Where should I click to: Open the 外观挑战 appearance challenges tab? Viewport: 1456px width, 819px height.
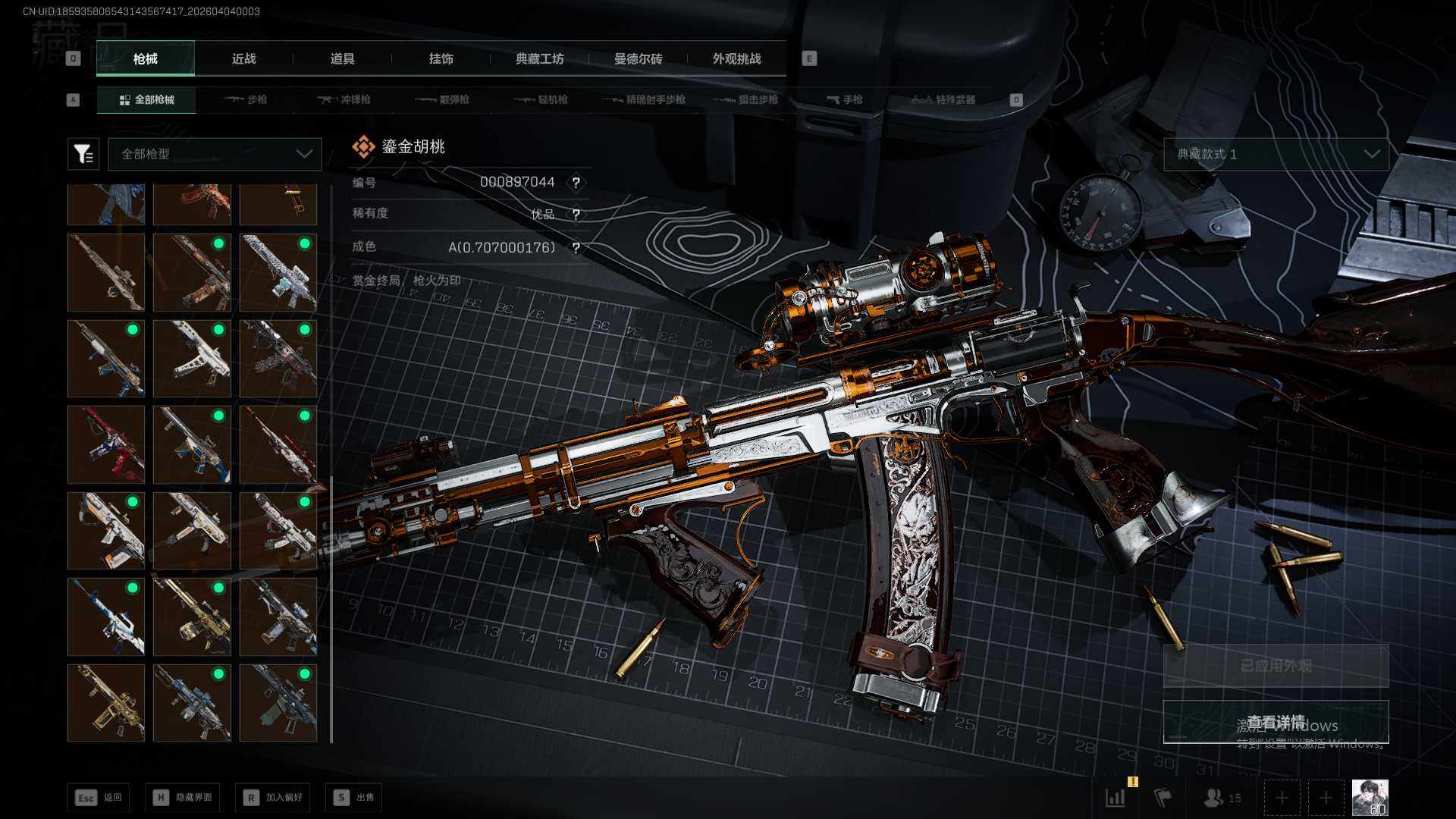736,59
